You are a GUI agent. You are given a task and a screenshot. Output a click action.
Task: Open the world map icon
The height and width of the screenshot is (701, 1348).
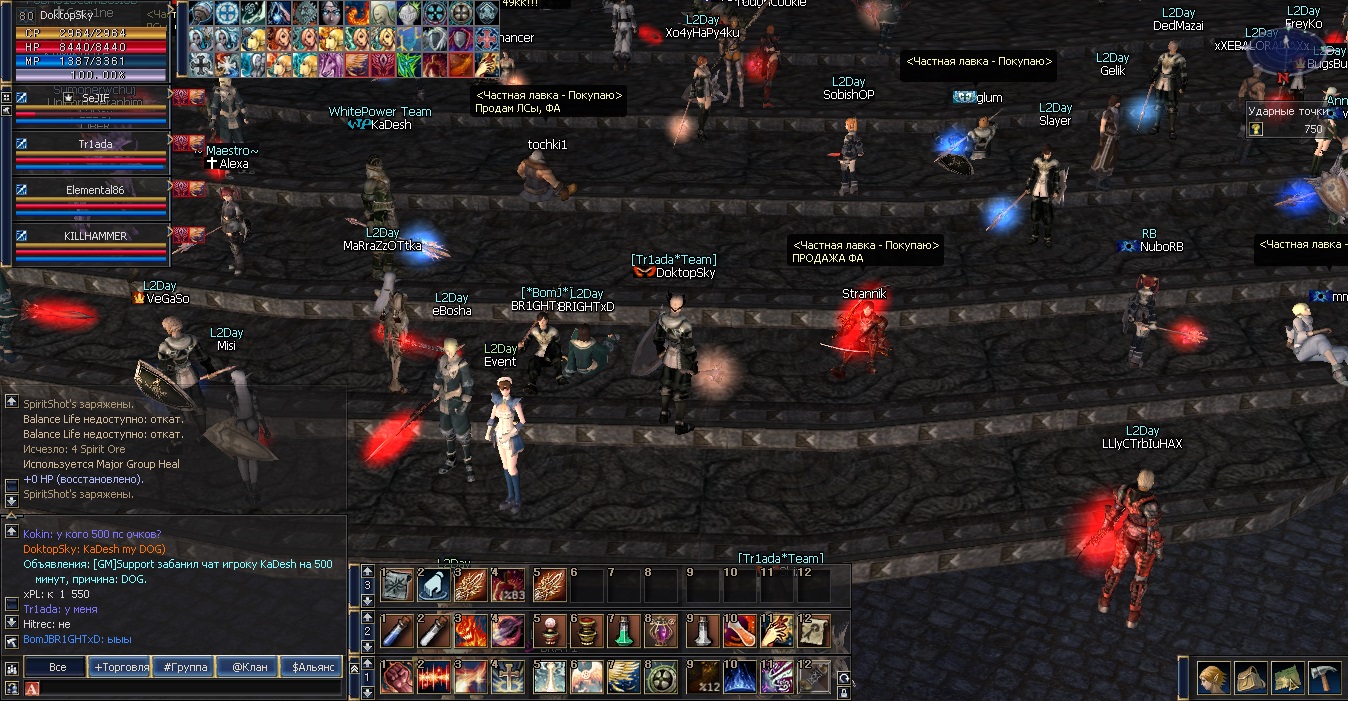click(x=1287, y=677)
